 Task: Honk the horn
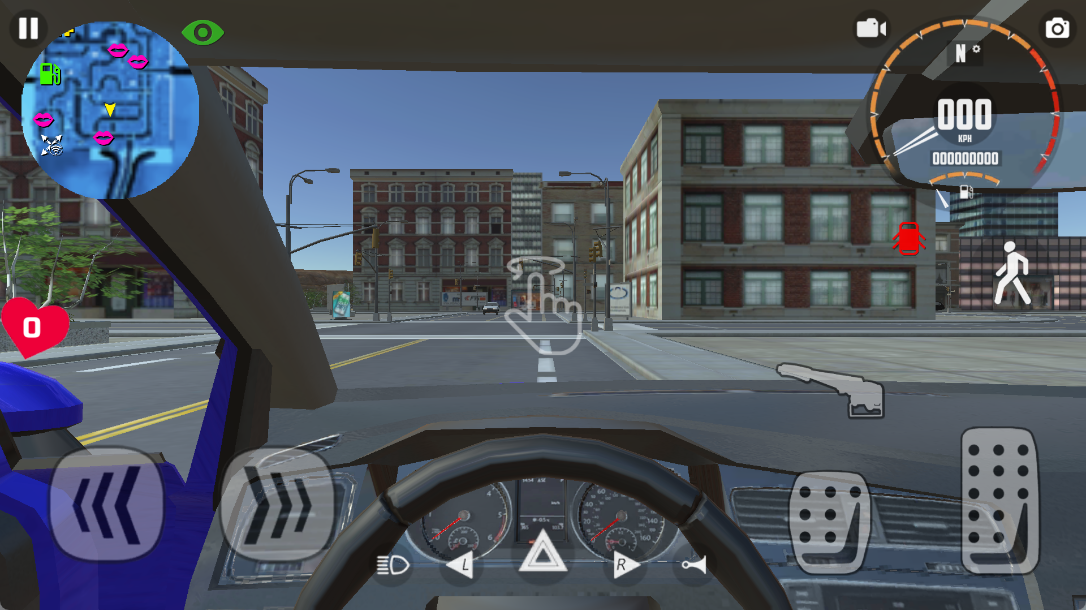pos(692,566)
